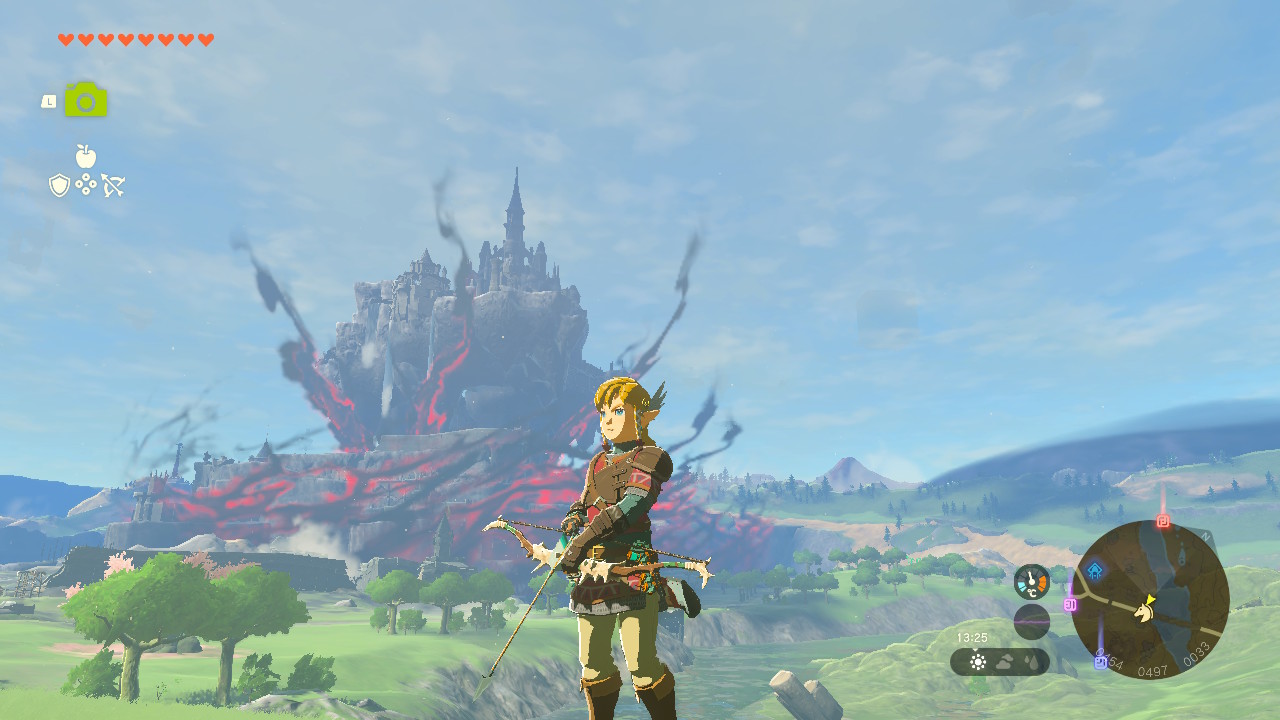The image size is (1280, 720).
Task: Click the blue Skyview Tower icon on minimap
Action: coord(1094,571)
